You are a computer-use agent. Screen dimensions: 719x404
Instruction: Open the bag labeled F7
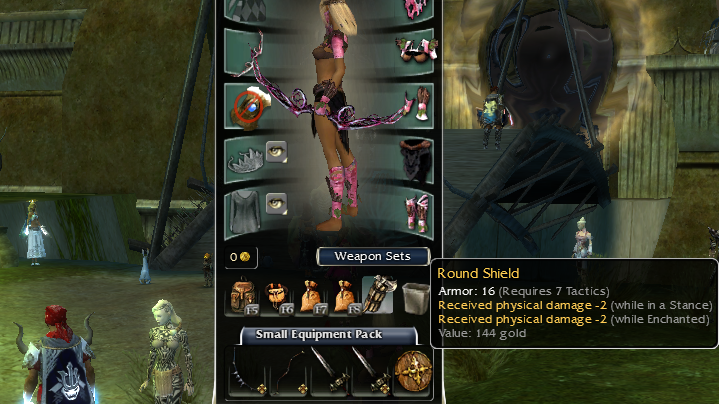click(313, 294)
